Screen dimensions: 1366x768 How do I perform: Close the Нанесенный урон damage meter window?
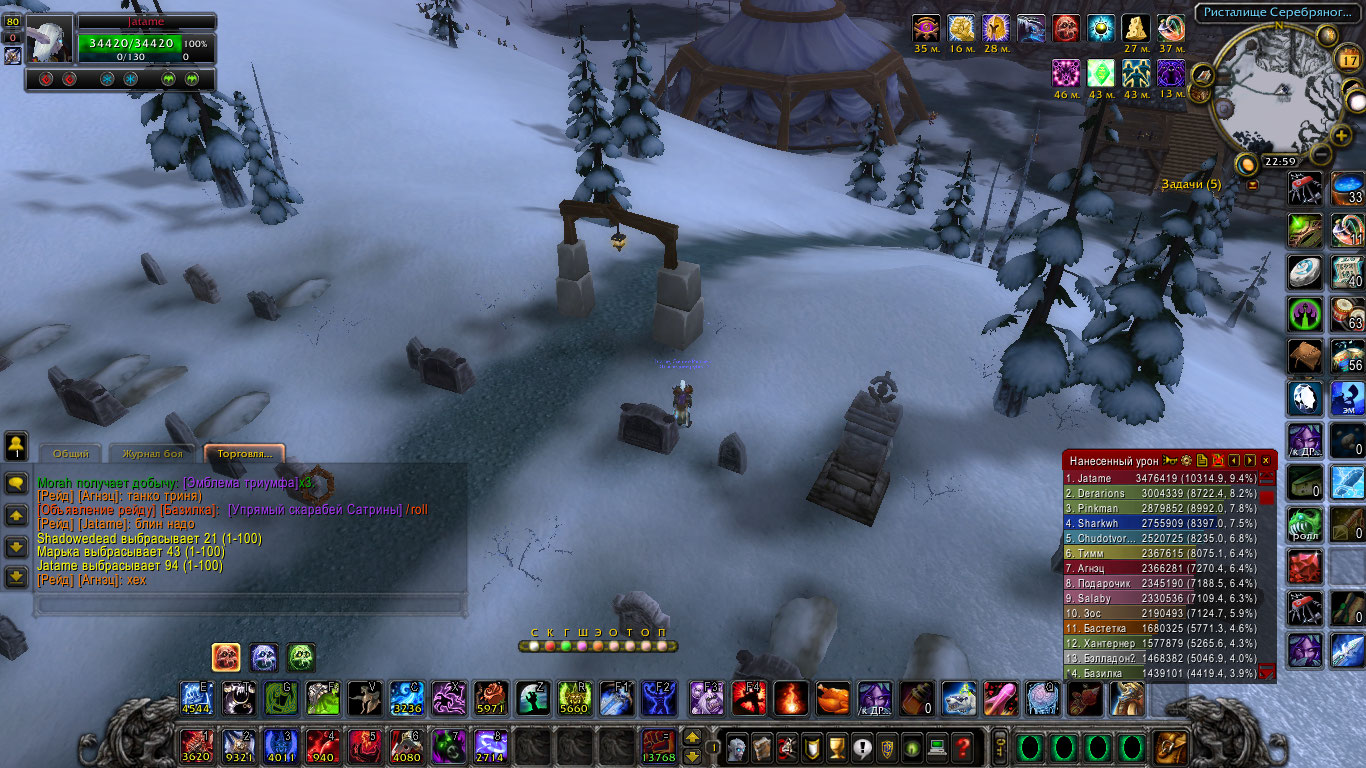[x=1266, y=461]
